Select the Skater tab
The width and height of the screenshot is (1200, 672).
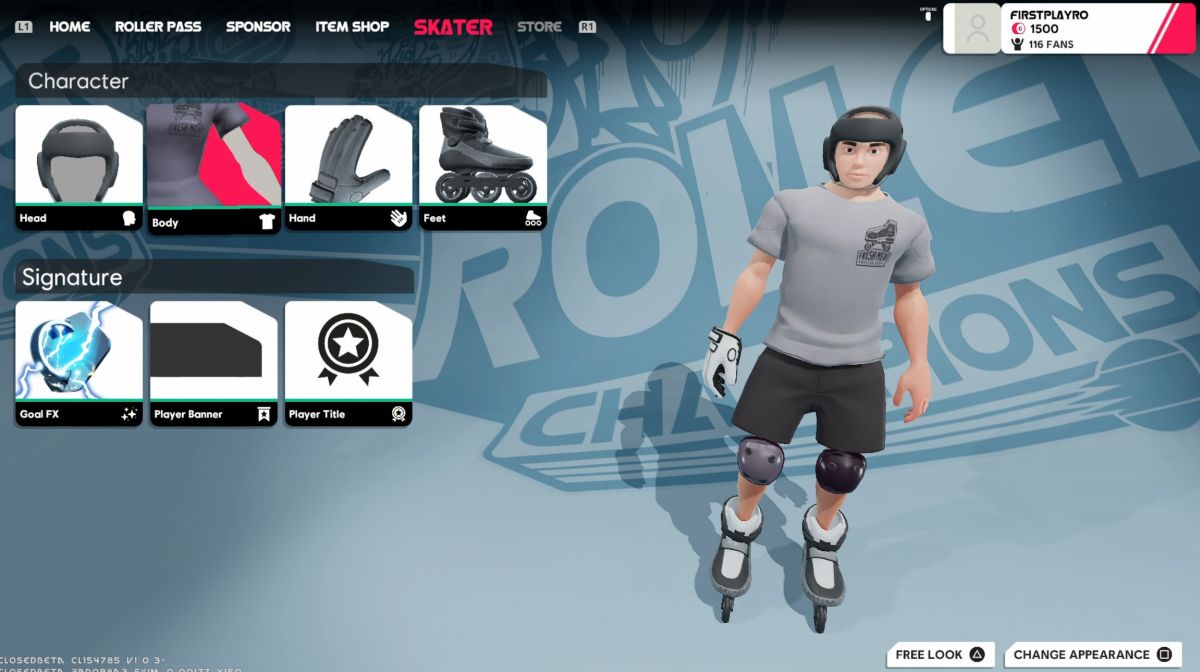pos(453,27)
